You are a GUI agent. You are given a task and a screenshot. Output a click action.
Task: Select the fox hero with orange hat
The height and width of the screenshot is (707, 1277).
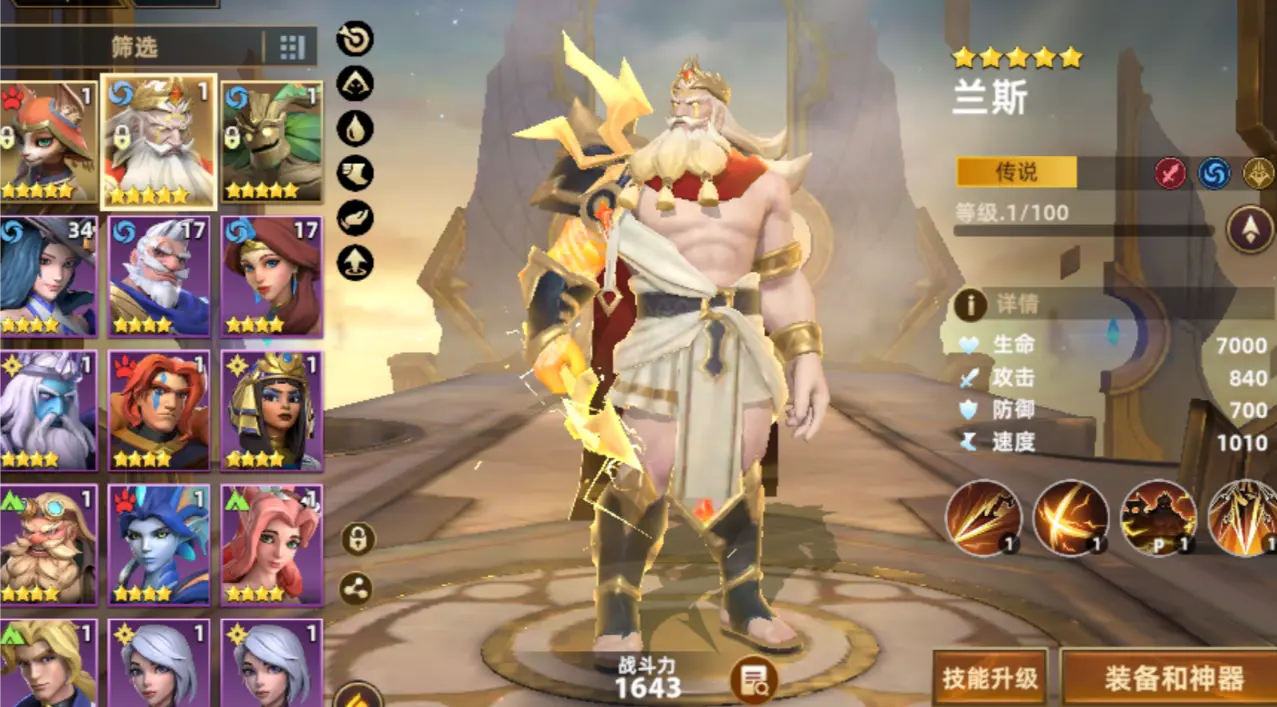click(47, 142)
